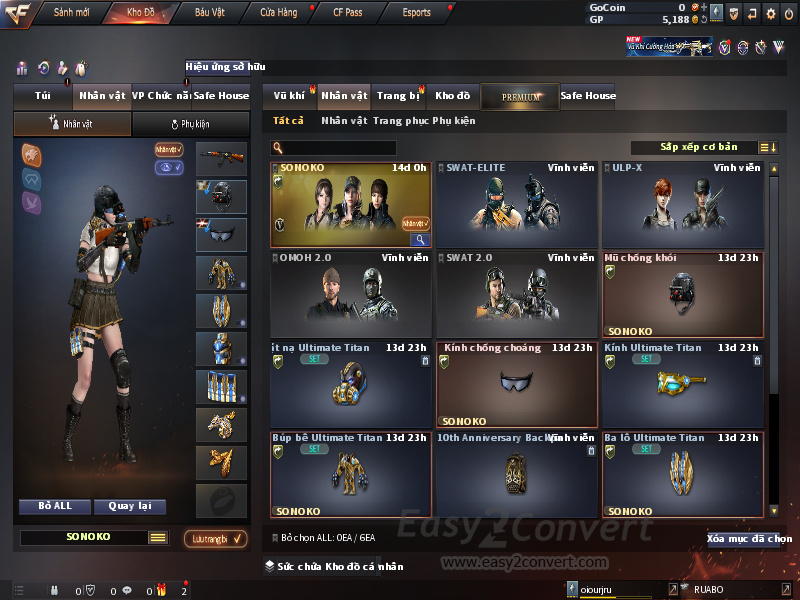This screenshot has width=800, height=600.
Task: Open the Esports menu
Action: click(417, 13)
